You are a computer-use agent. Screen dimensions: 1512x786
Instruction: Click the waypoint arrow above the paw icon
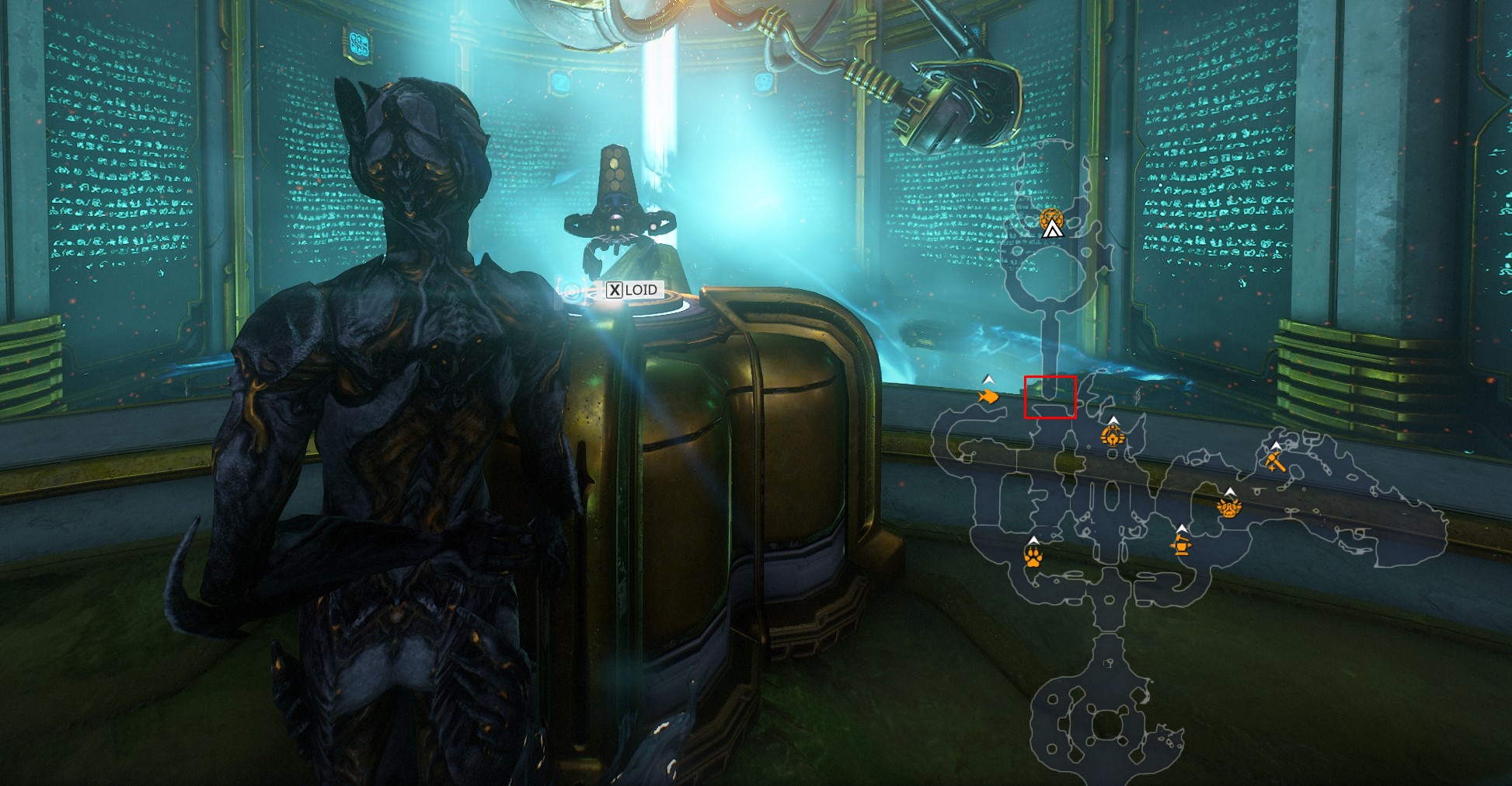(x=1035, y=540)
